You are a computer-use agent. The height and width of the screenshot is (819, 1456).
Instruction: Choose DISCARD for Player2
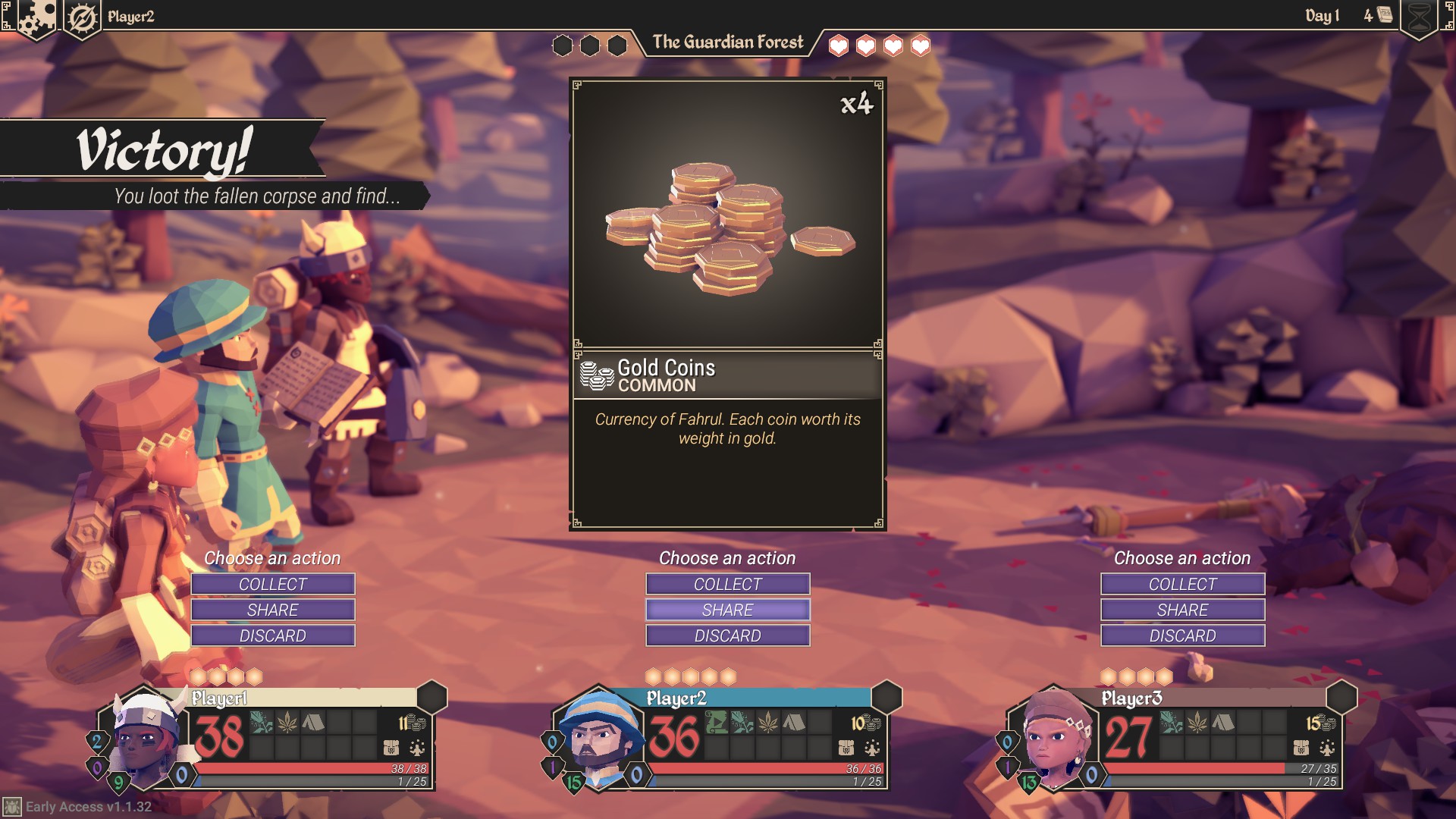pos(727,635)
